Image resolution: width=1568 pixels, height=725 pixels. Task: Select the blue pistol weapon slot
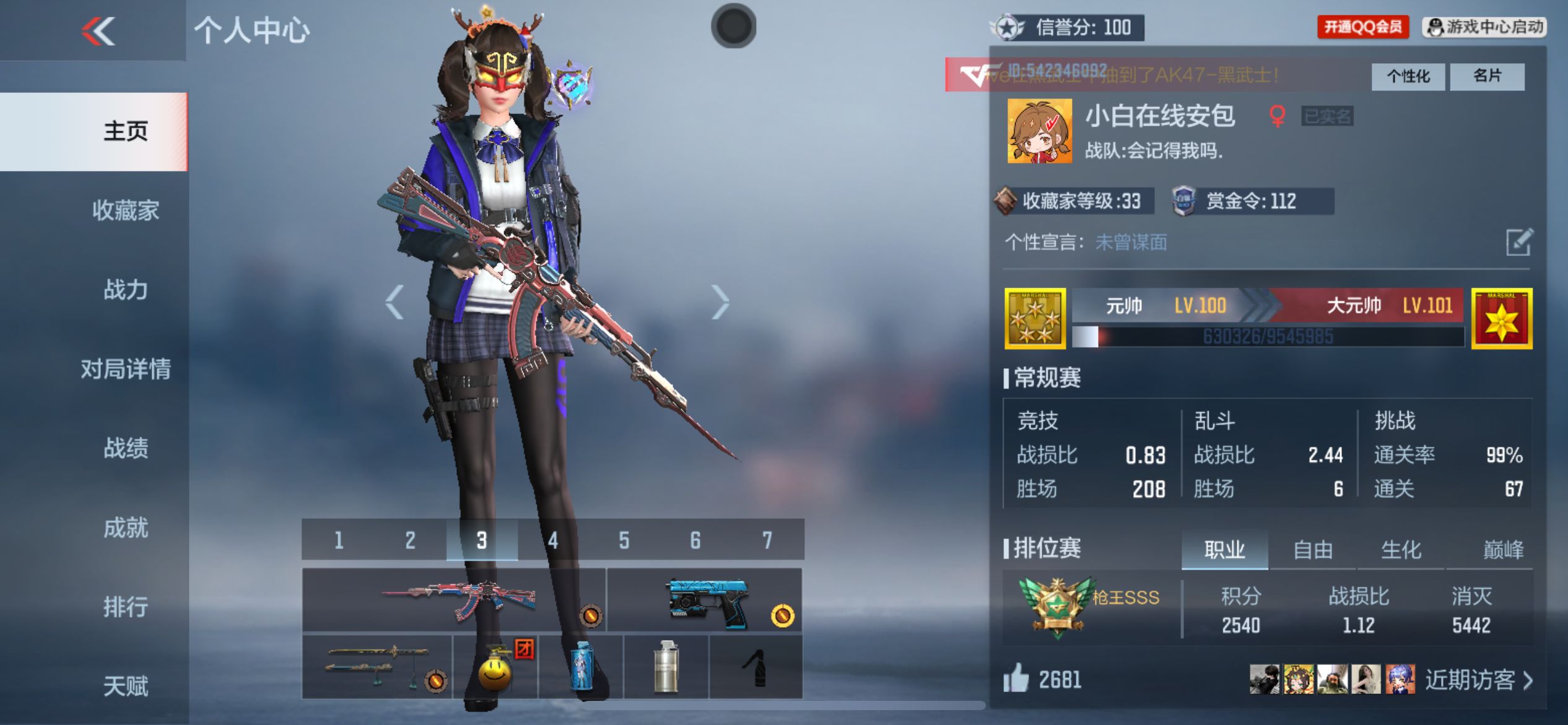705,600
